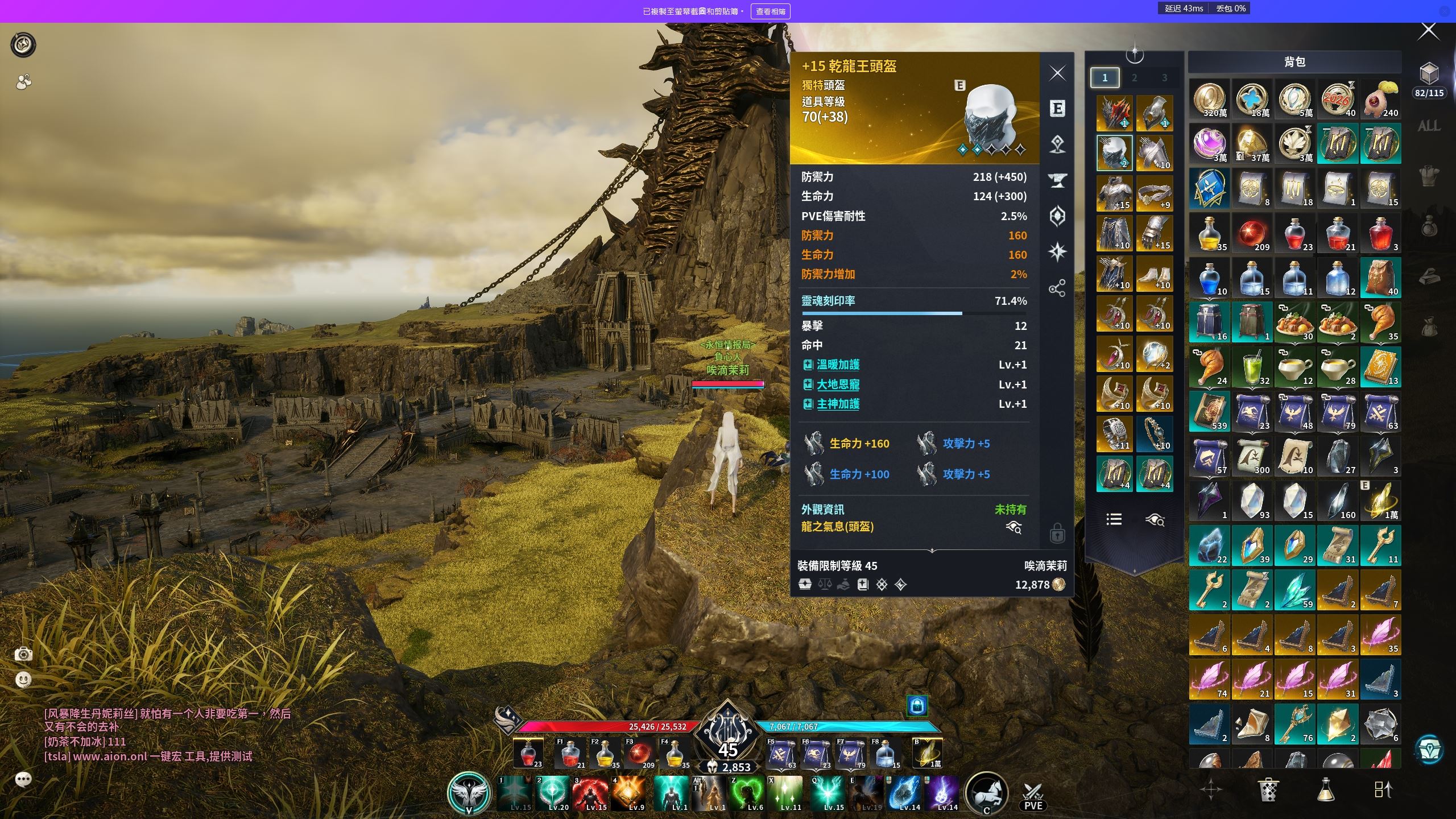Toggle the item lock padlock icon
The image size is (1456, 819).
[x=1057, y=534]
